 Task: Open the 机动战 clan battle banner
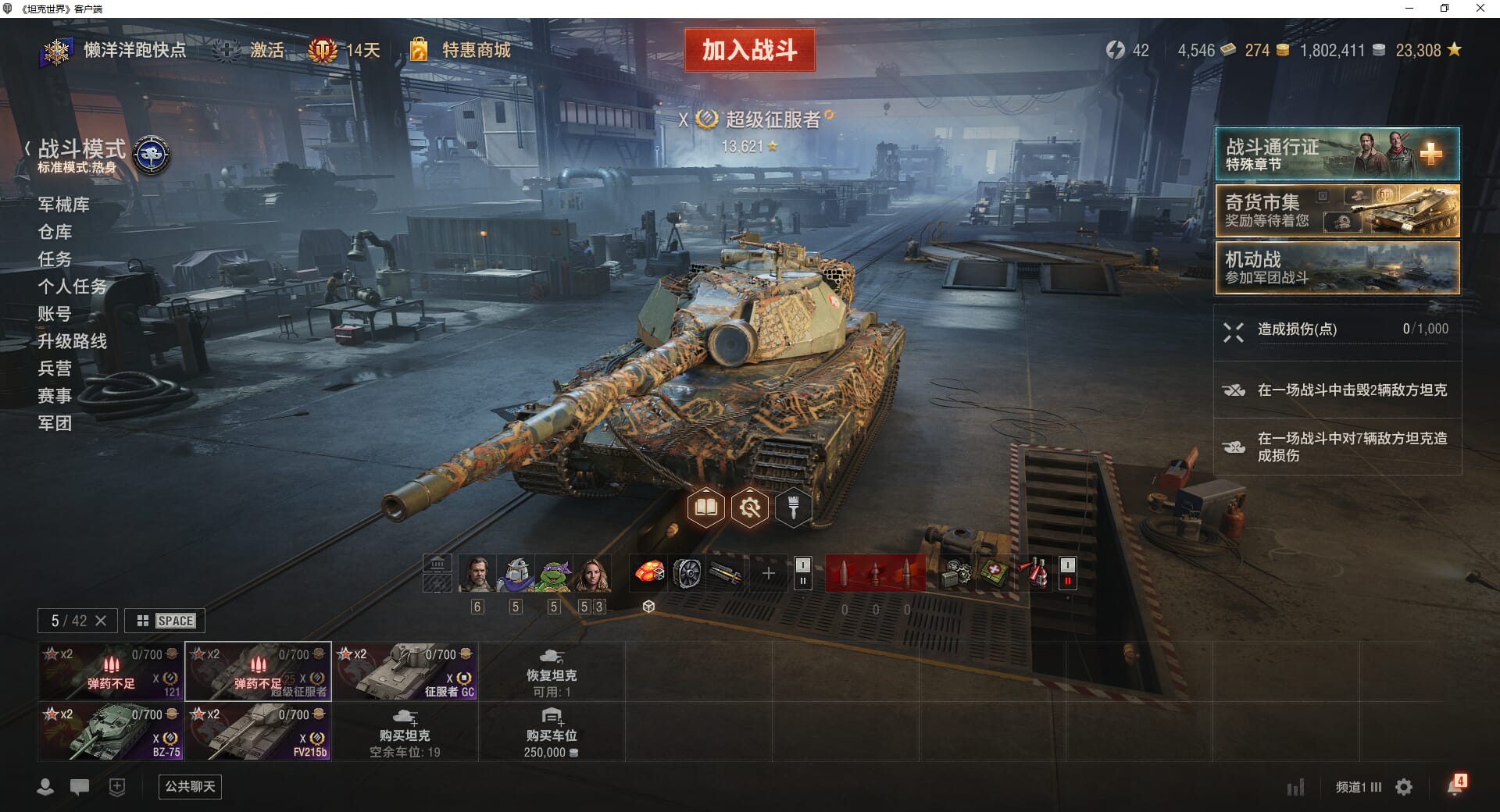pos(1337,268)
